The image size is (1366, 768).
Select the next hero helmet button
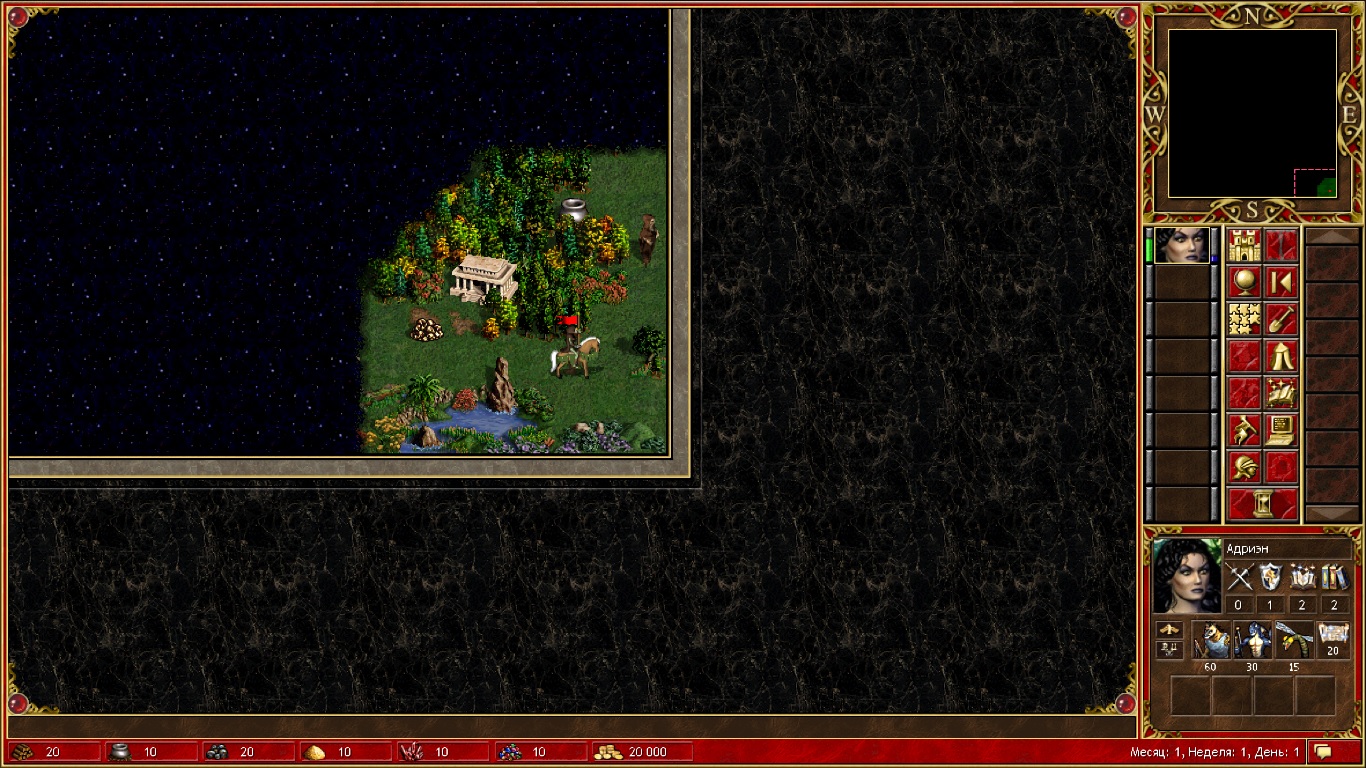tap(1244, 467)
